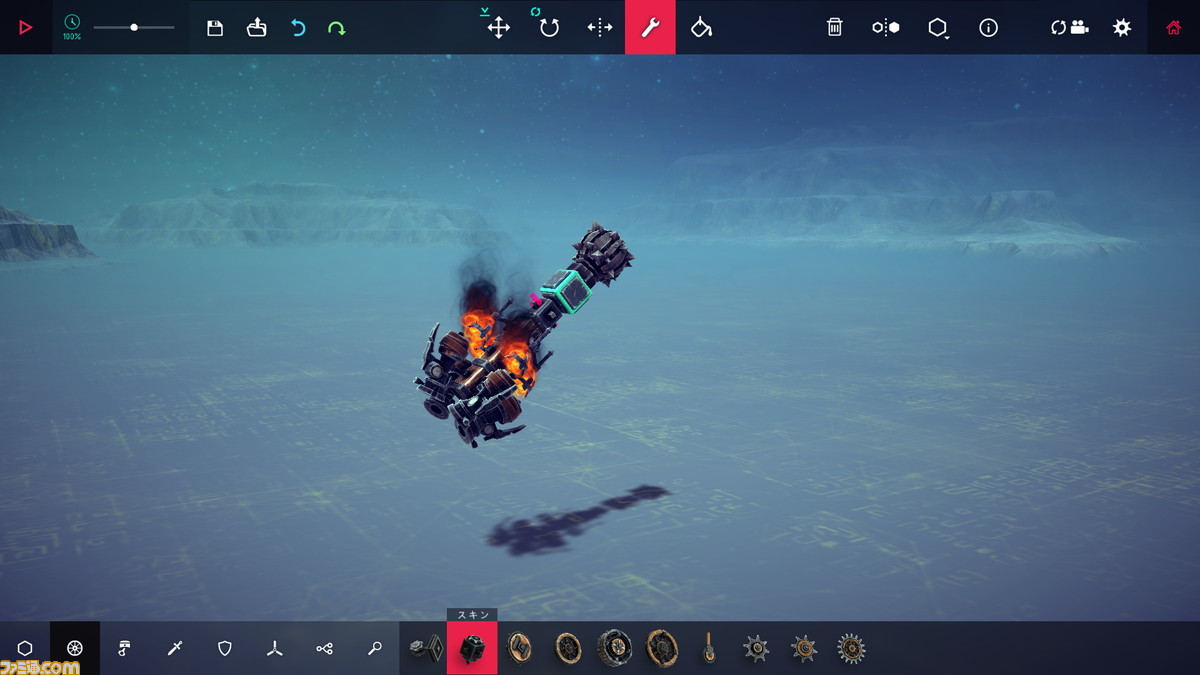The width and height of the screenshot is (1200, 675).
Task: Redo the last undone action
Action: click(337, 28)
